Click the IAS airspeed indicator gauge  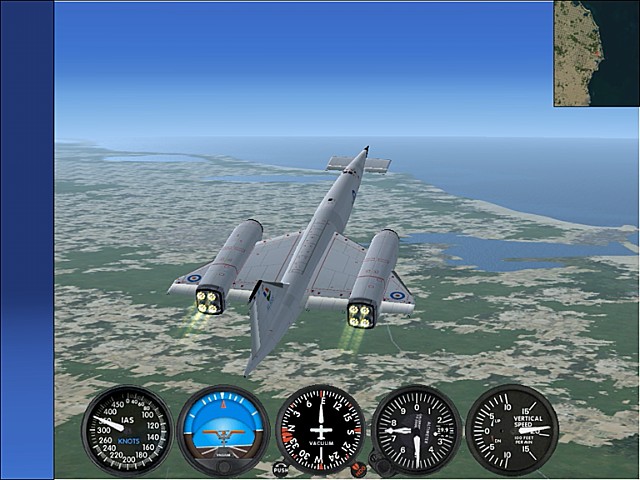127,430
